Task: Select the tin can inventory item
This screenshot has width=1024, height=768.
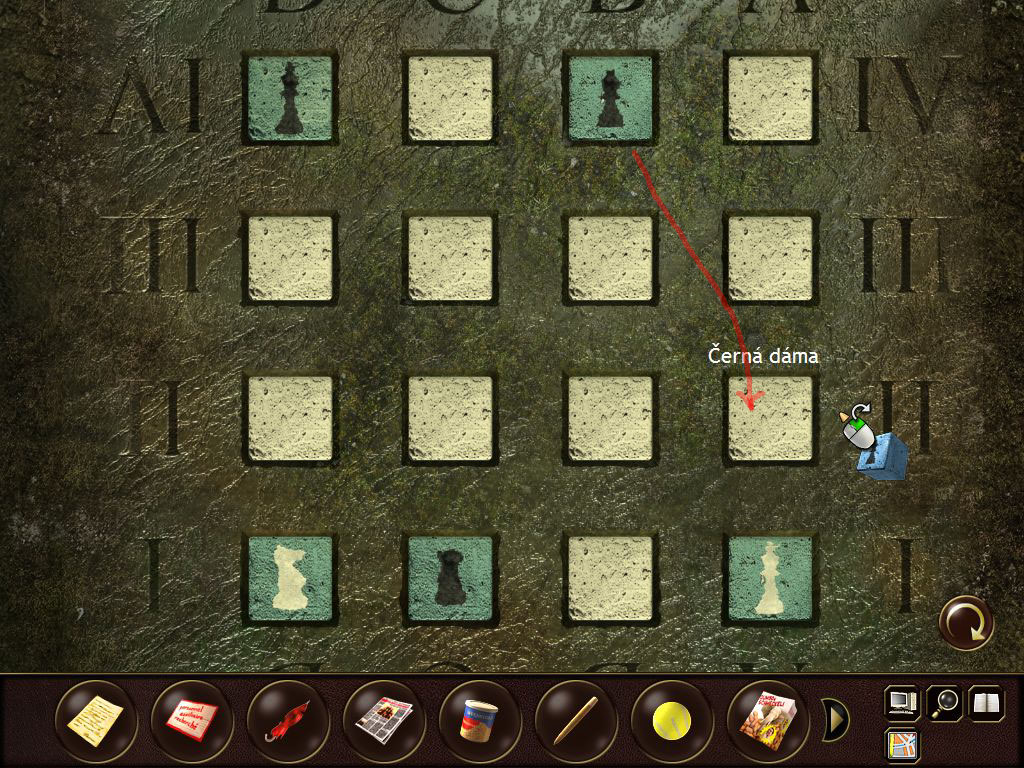Action: pyautogui.click(x=480, y=717)
